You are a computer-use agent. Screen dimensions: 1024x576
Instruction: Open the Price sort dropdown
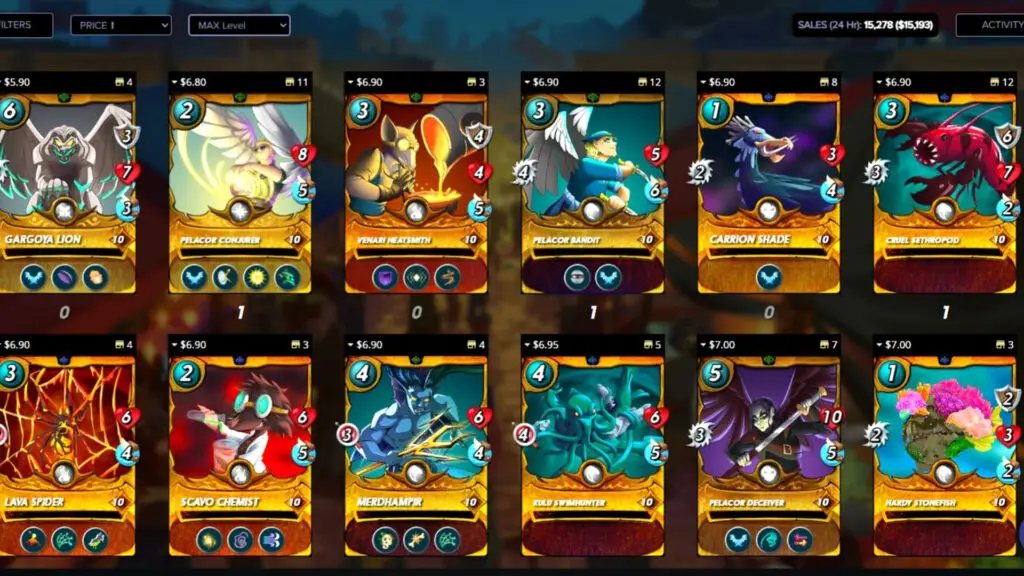pyautogui.click(x=120, y=25)
